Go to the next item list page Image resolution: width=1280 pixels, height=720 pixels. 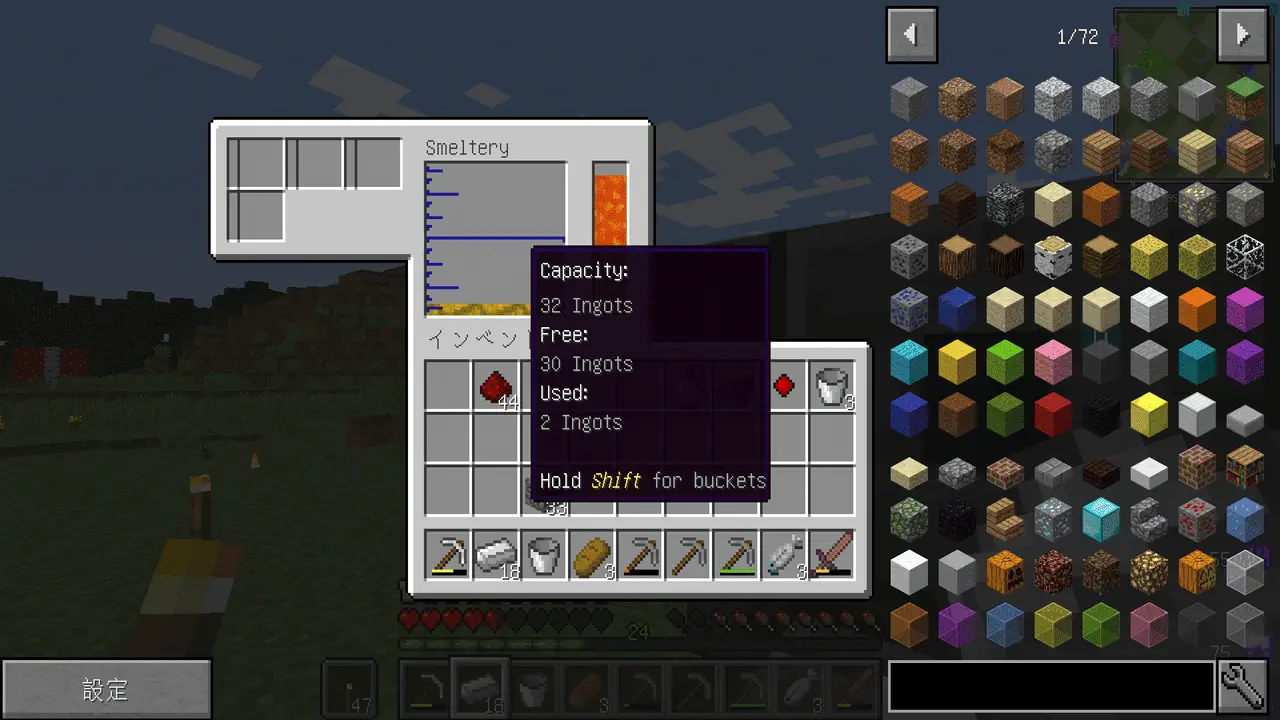click(x=1242, y=36)
